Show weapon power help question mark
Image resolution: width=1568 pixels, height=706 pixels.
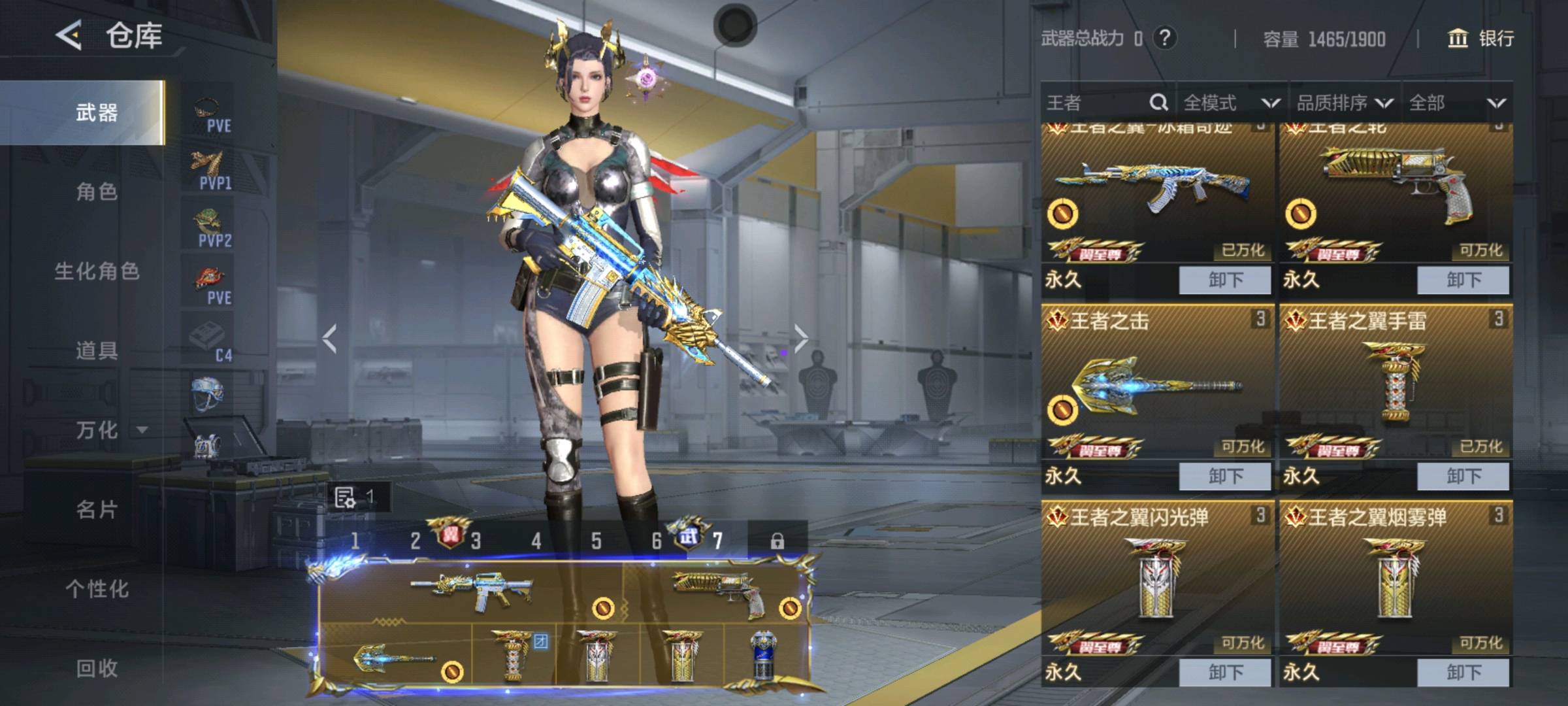(1164, 38)
